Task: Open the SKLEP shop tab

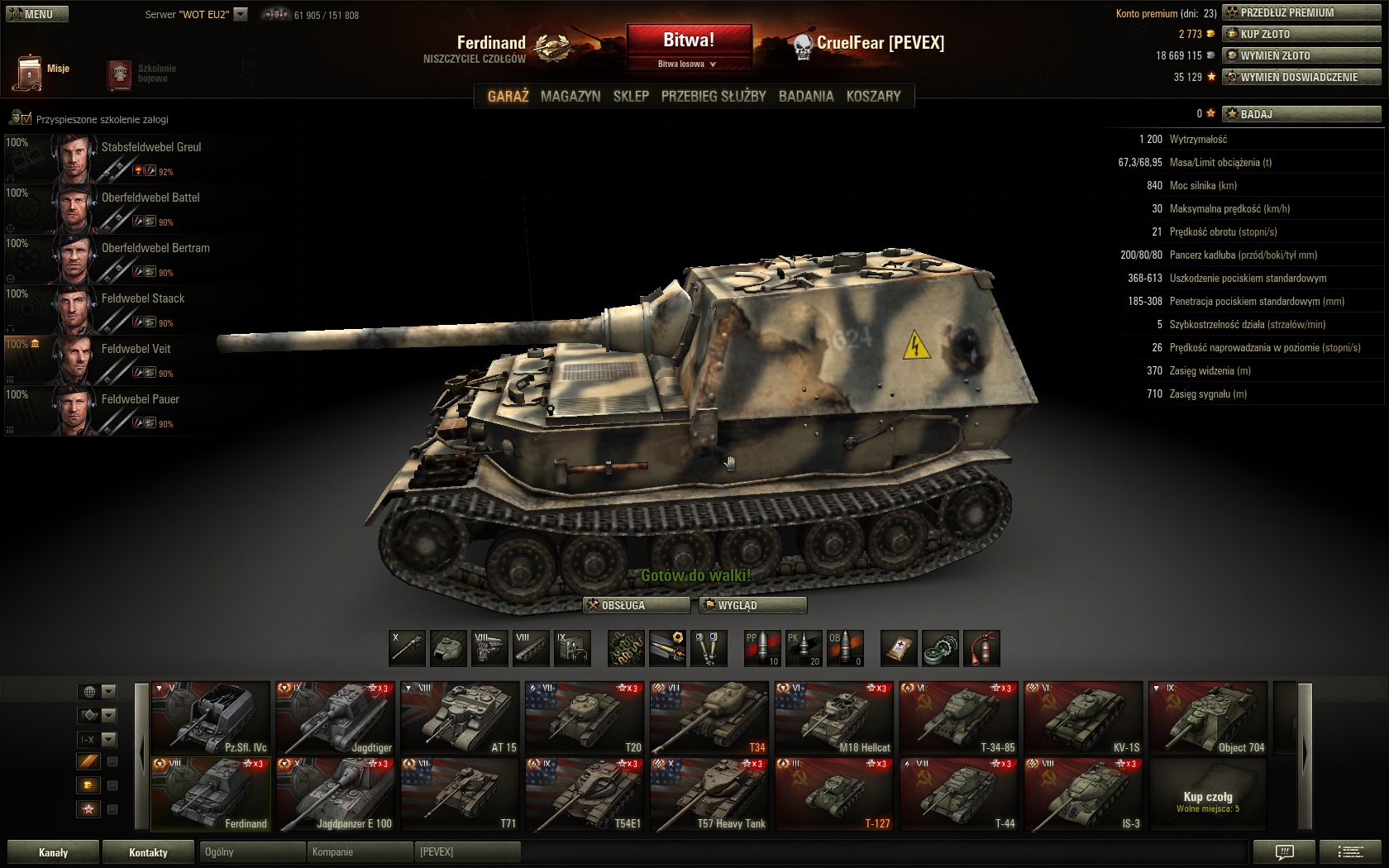Action: point(631,96)
